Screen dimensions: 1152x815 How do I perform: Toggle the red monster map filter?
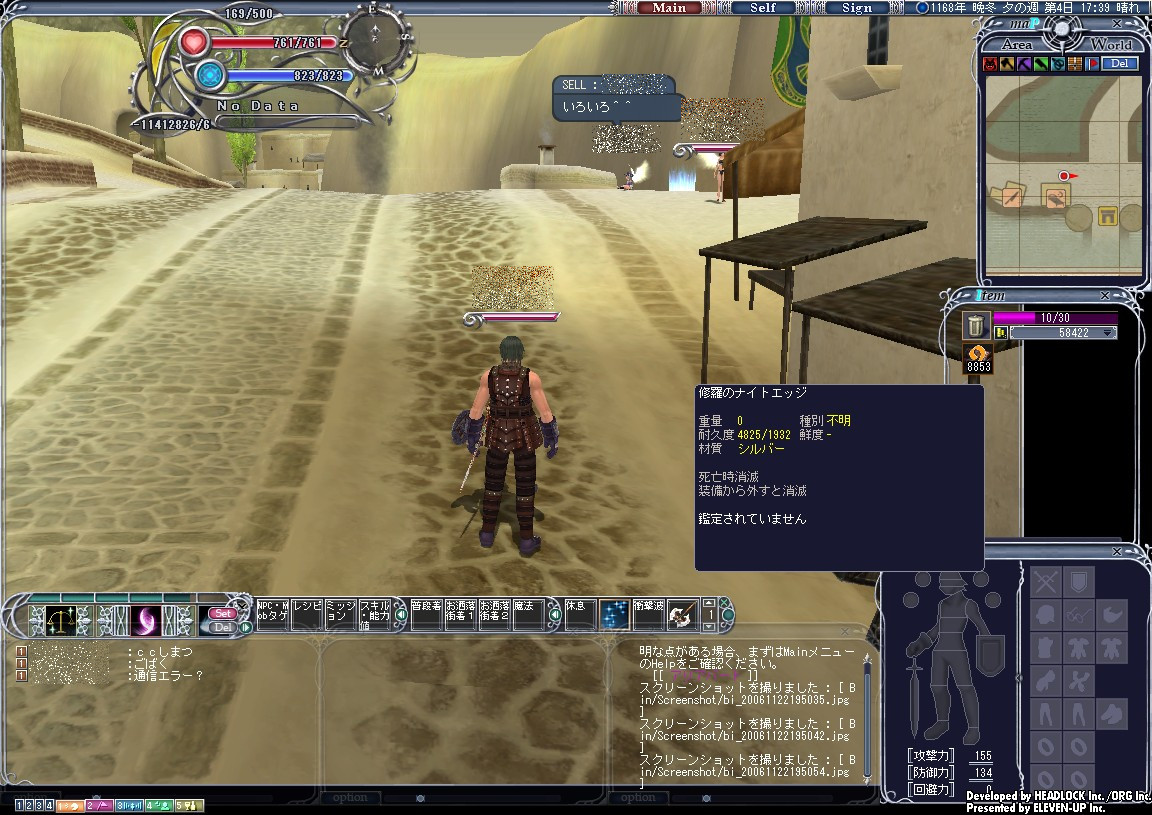pos(990,64)
